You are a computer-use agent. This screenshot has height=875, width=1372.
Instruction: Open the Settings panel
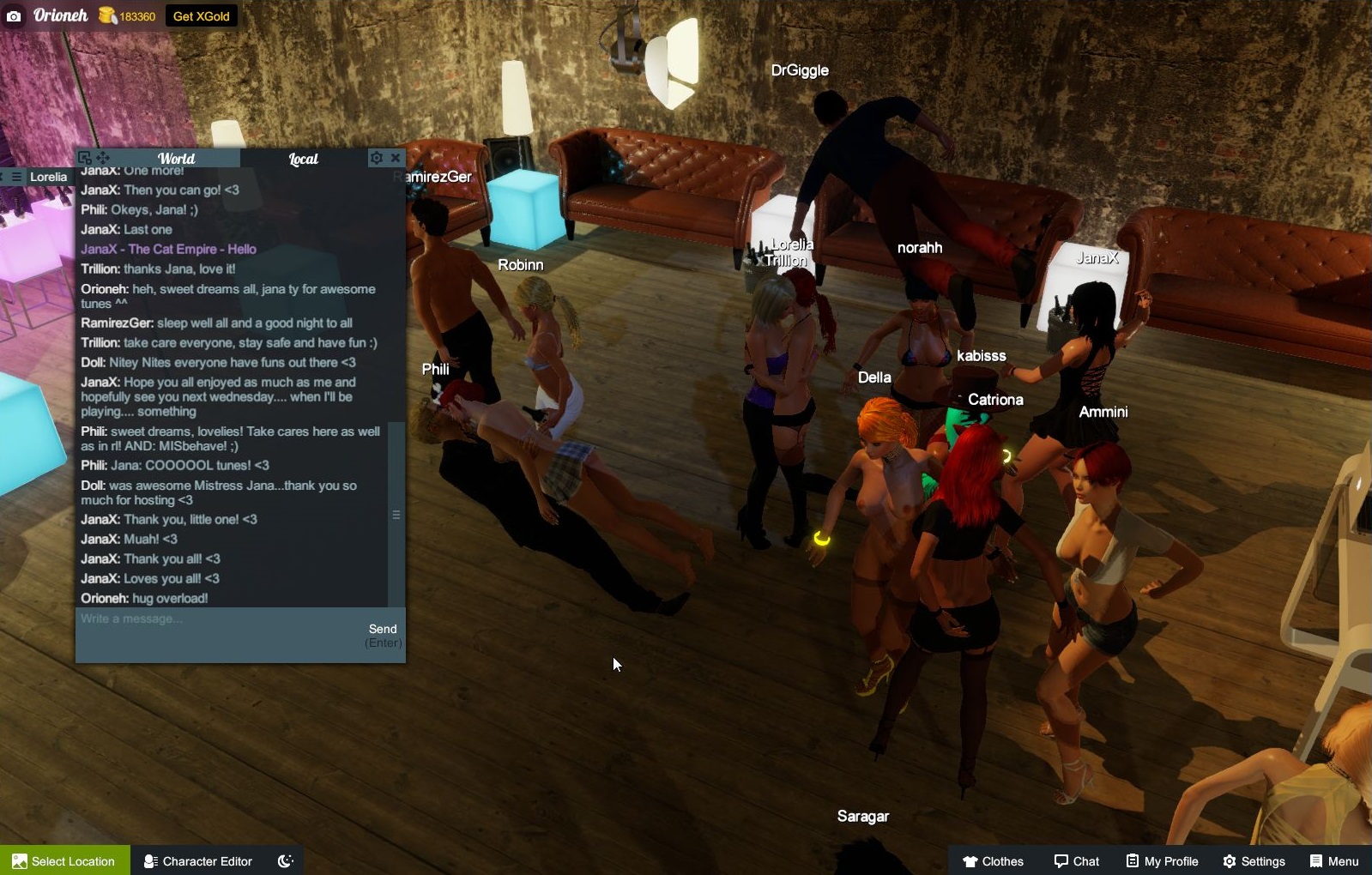tap(1255, 860)
